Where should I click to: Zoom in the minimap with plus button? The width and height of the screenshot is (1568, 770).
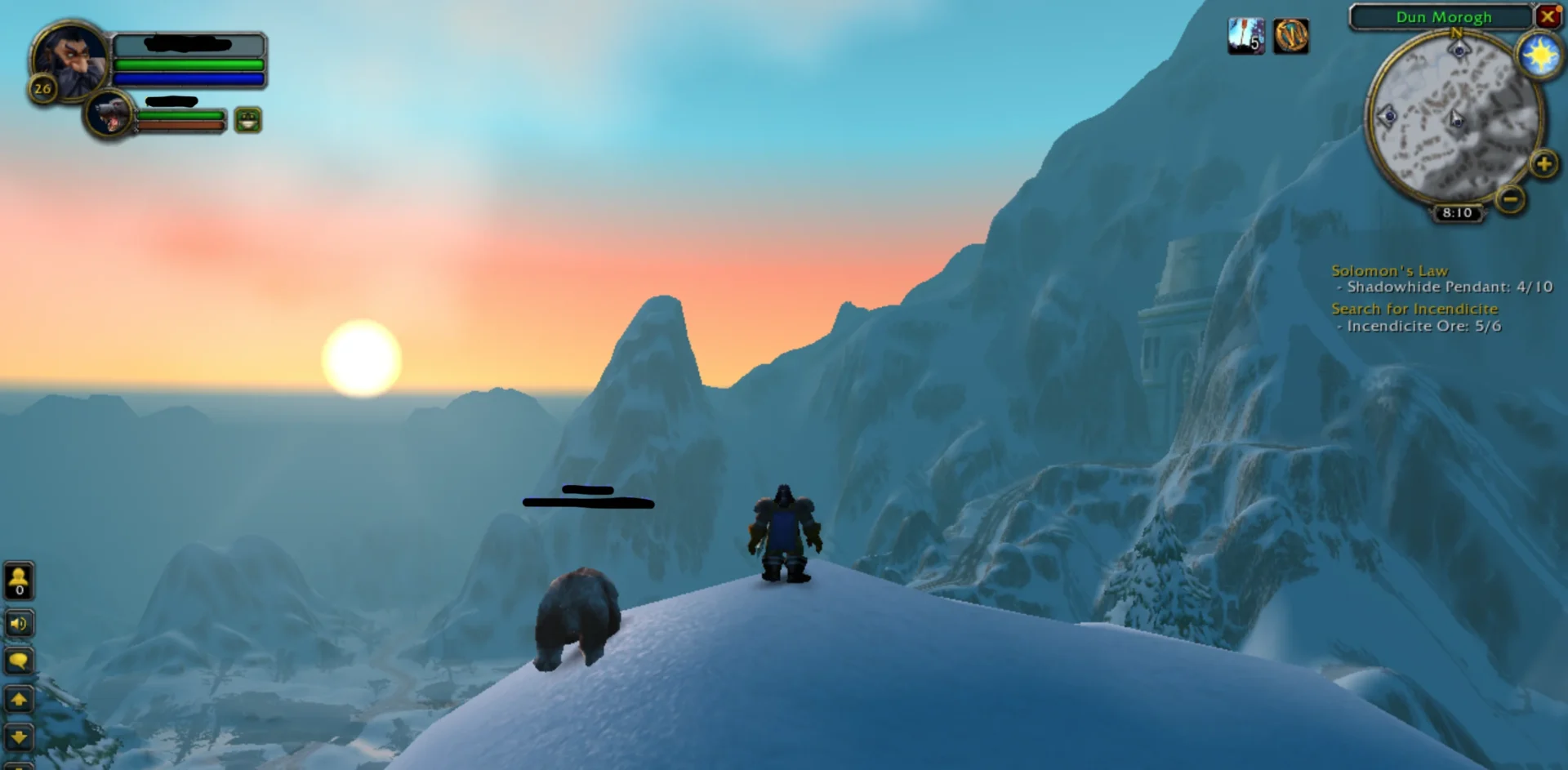(1543, 164)
